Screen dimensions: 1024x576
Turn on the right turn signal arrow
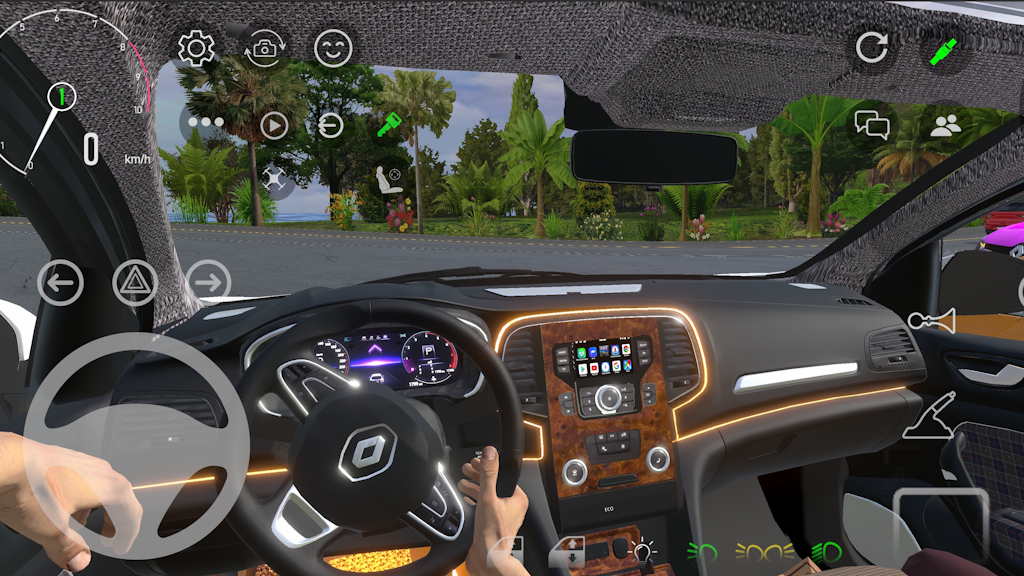point(208,283)
